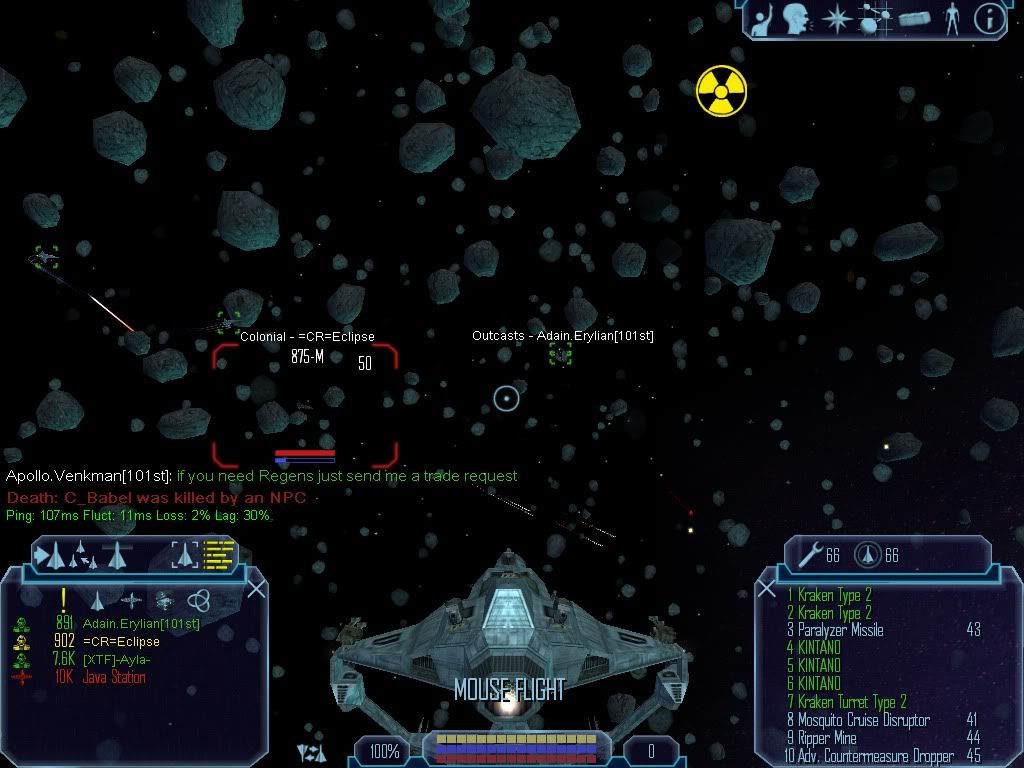The height and width of the screenshot is (768, 1024).
Task: Target =CR=Eclipse in the contact list
Action: tap(120, 642)
